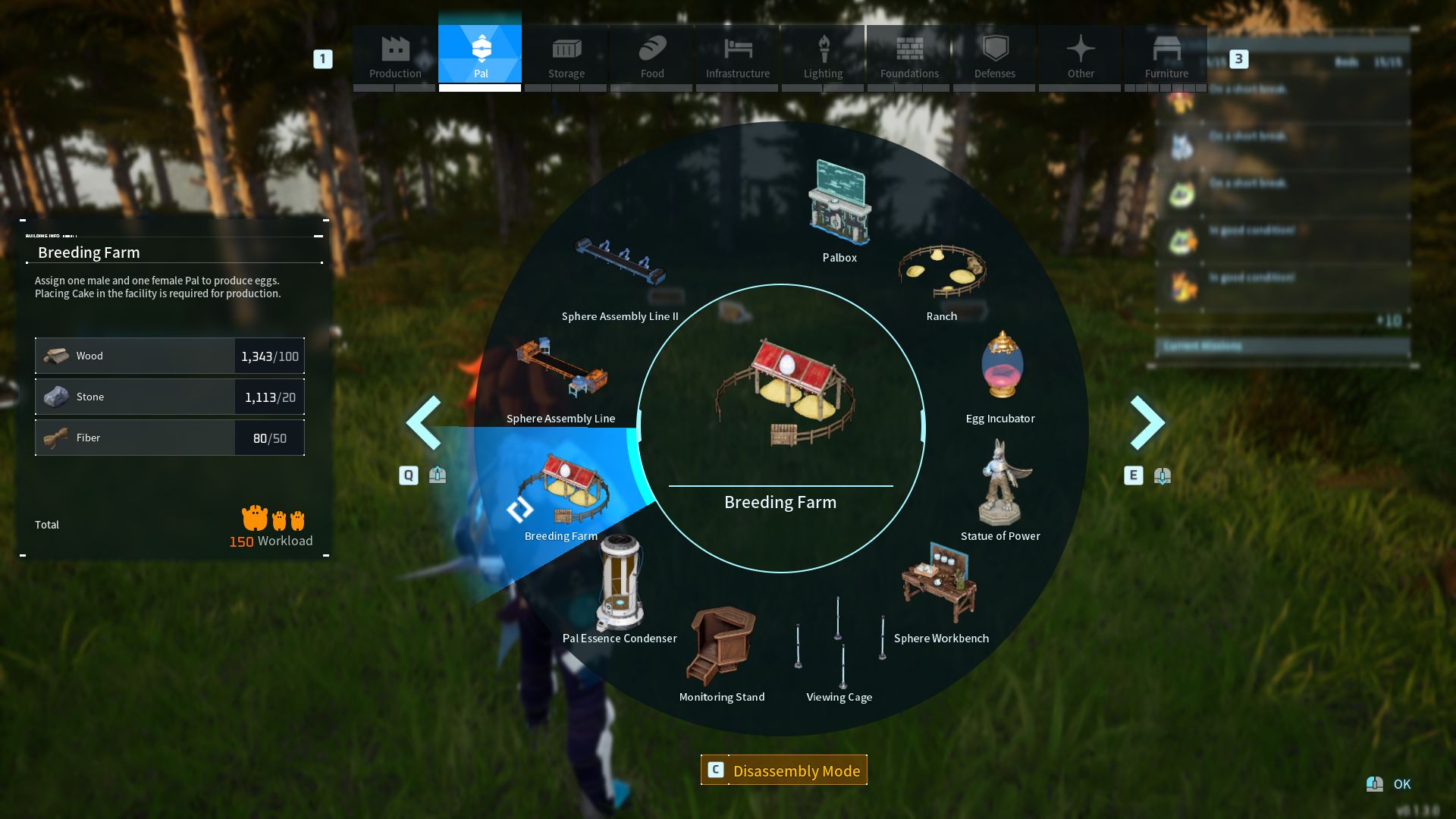1456x819 pixels.
Task: Show the Defenses build category
Action: click(x=995, y=55)
